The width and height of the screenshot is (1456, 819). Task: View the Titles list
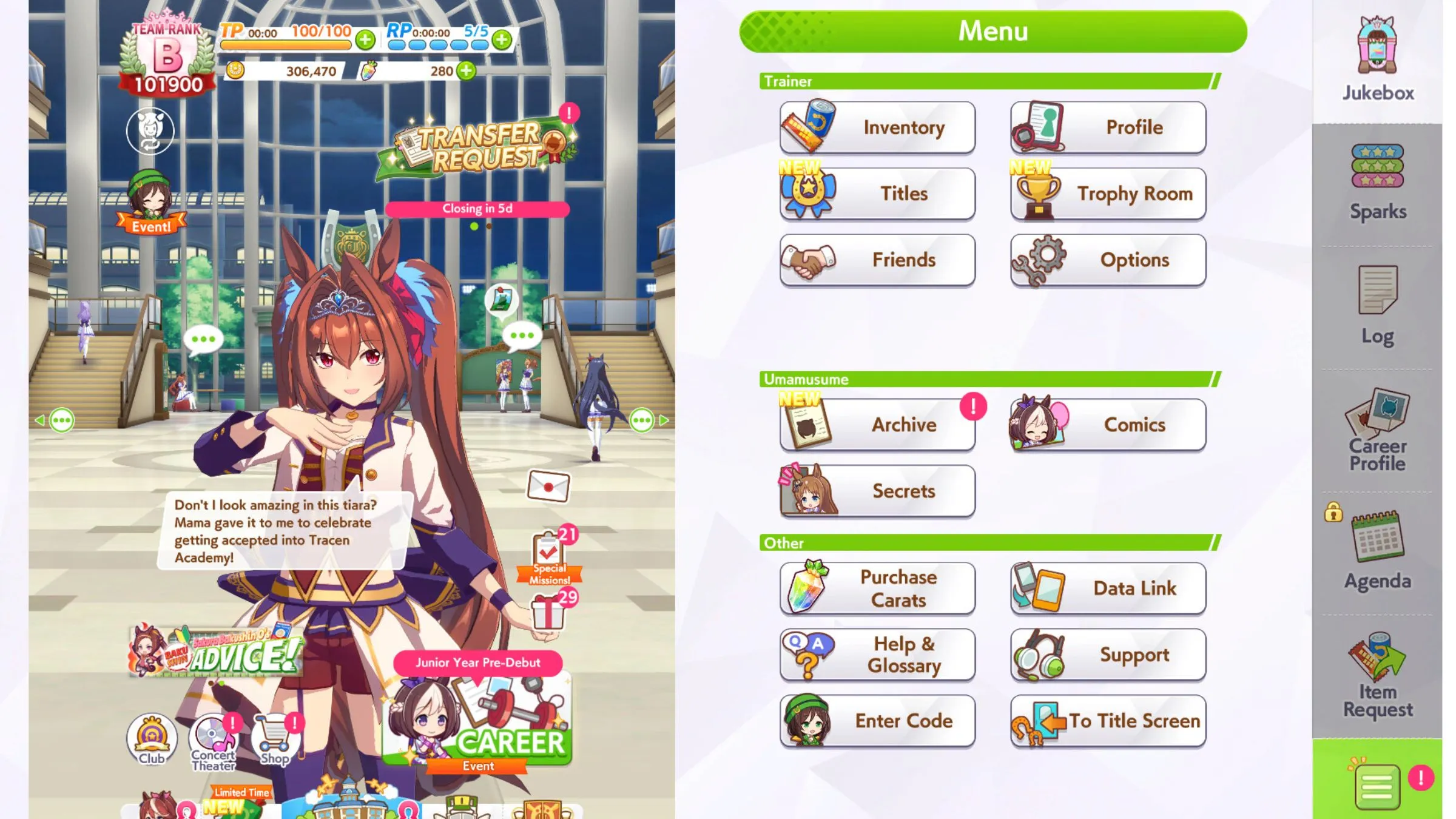pos(877,194)
